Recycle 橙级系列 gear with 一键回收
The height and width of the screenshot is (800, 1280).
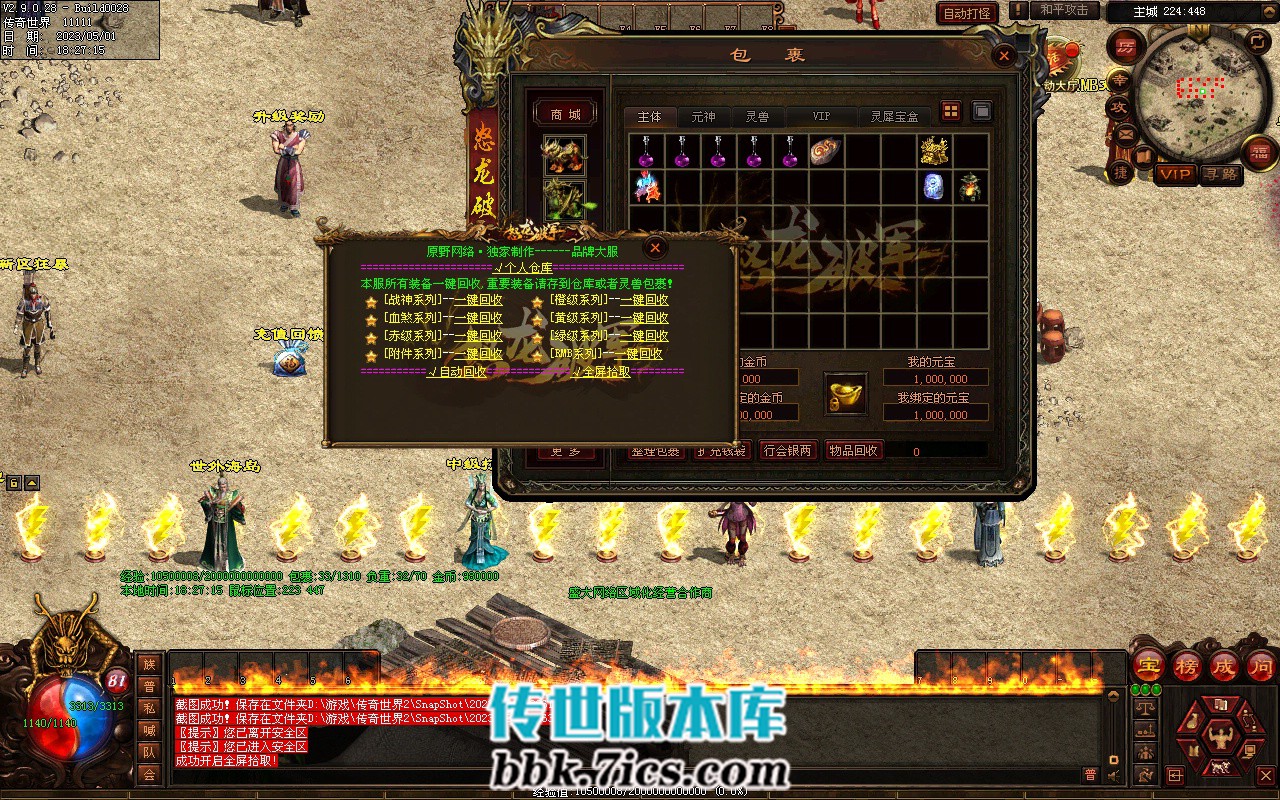point(644,300)
